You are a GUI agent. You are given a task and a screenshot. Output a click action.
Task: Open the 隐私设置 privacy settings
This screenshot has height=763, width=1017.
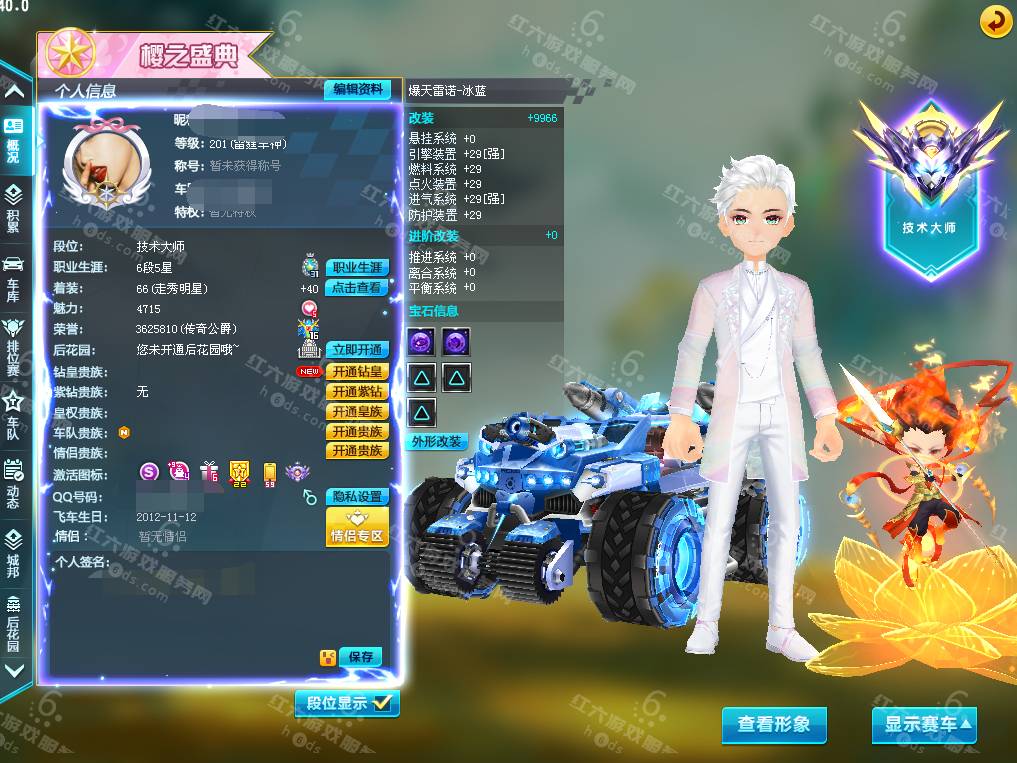coord(357,497)
